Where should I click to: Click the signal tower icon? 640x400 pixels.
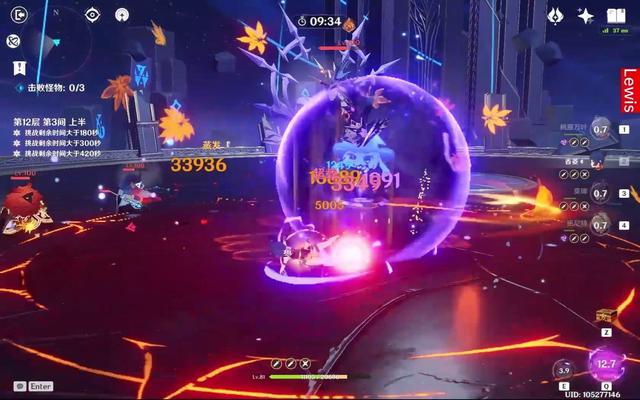(122, 15)
